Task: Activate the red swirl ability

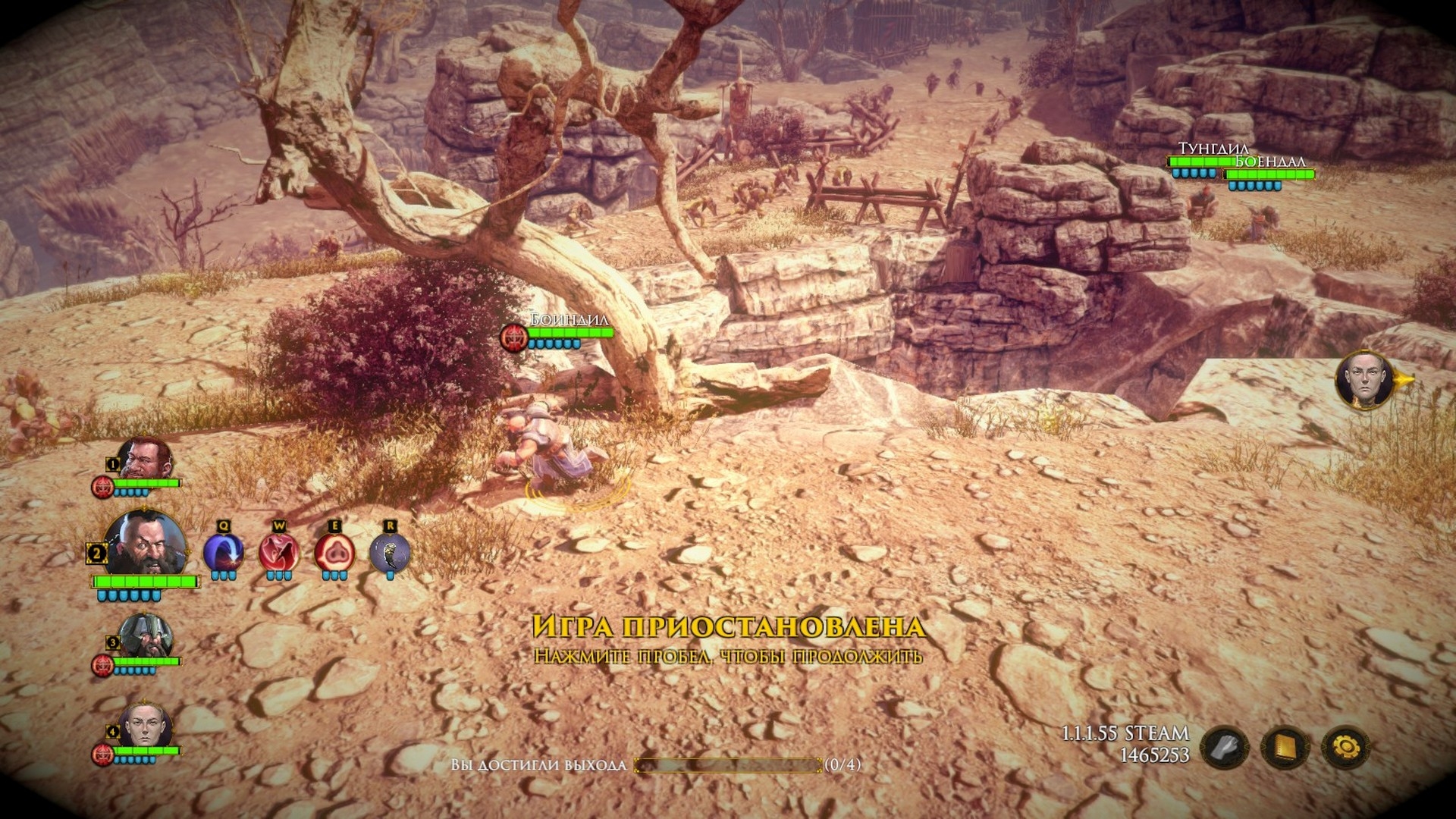Action: [279, 552]
